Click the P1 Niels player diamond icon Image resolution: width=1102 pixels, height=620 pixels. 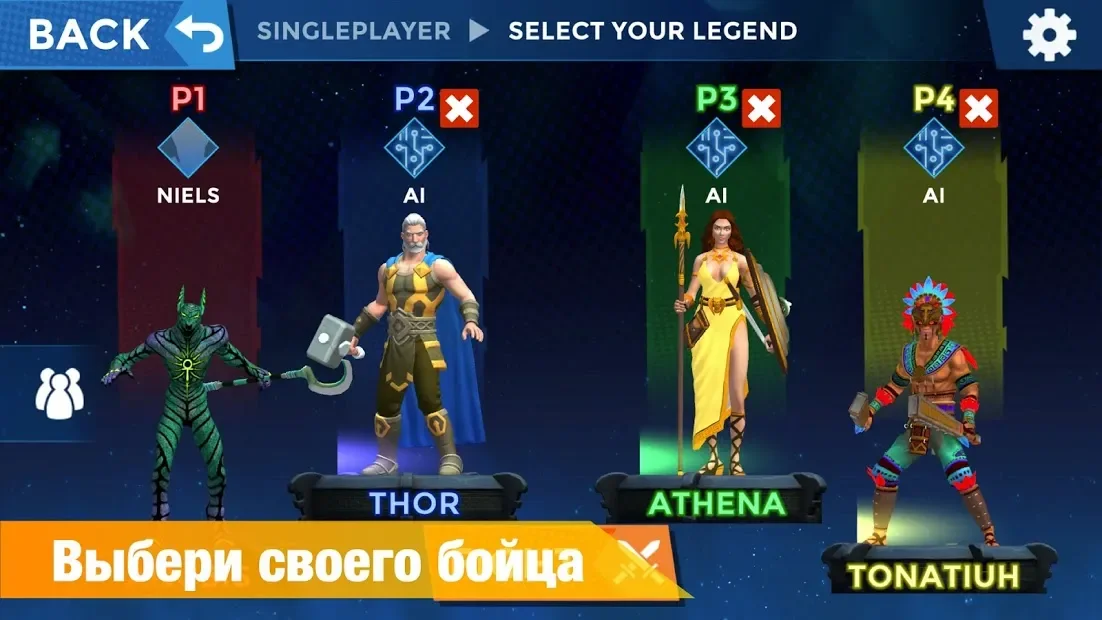pyautogui.click(x=188, y=148)
